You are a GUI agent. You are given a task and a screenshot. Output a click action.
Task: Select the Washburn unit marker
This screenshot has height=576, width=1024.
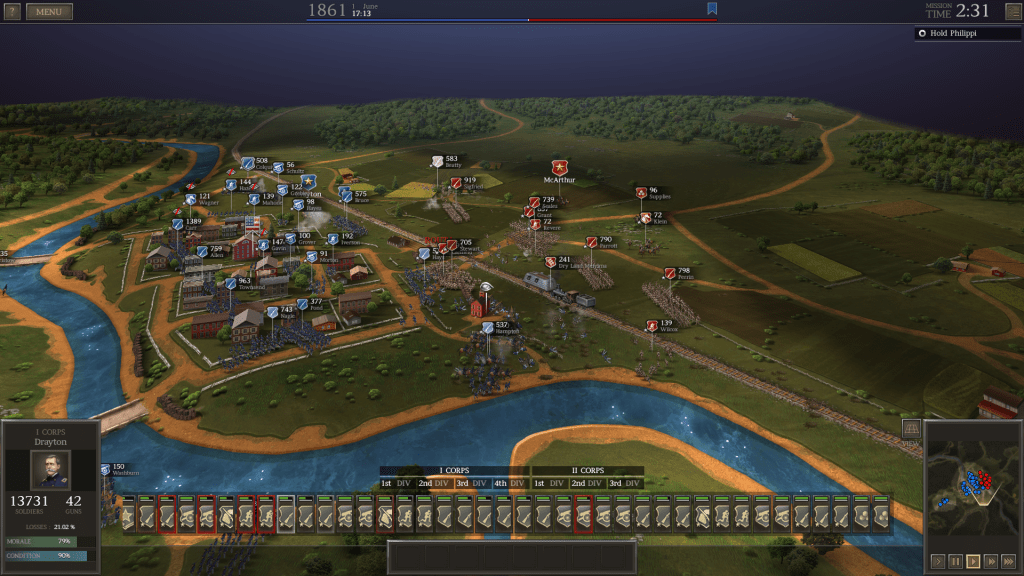(106, 469)
